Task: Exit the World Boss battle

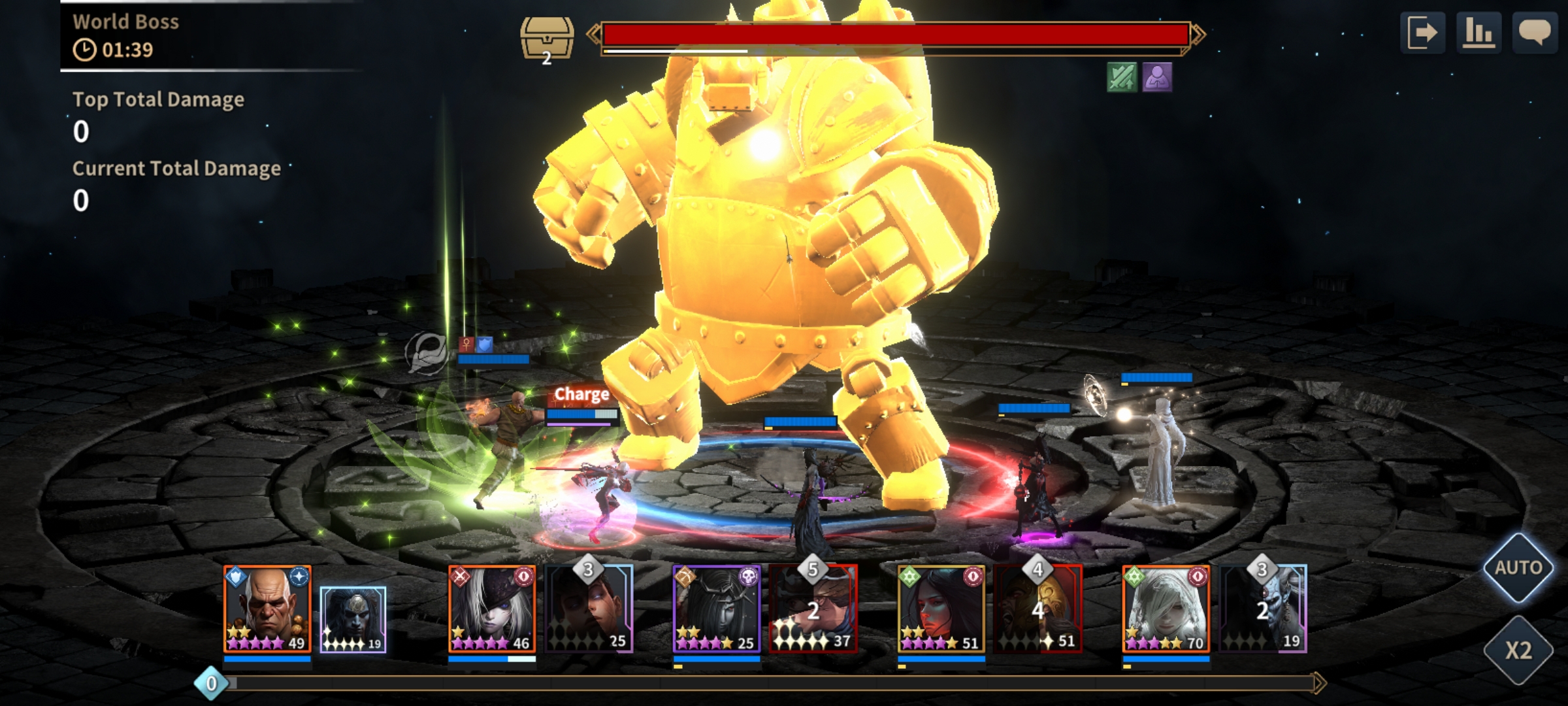Action: tap(1422, 33)
